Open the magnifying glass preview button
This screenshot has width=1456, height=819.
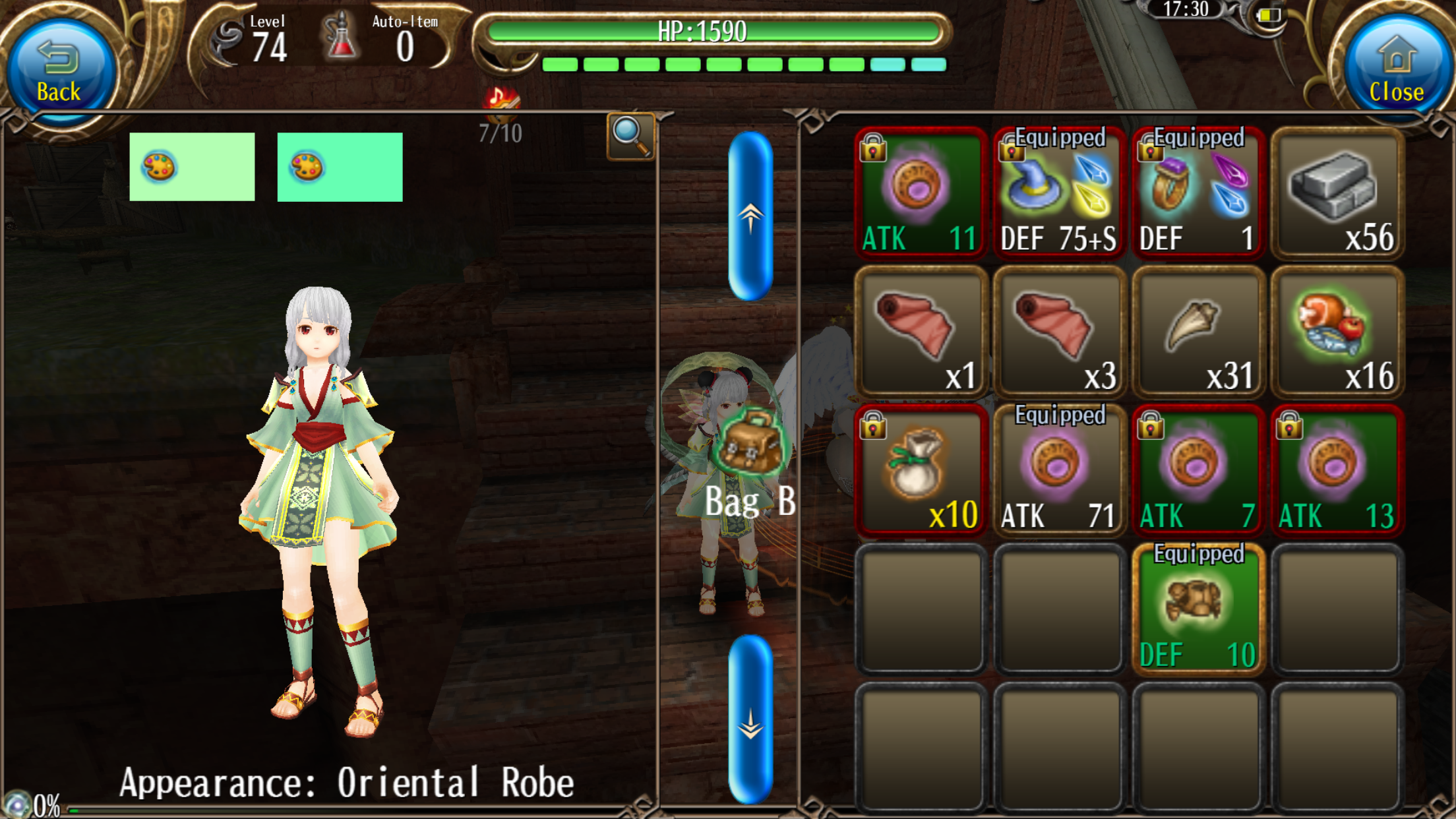[630, 136]
